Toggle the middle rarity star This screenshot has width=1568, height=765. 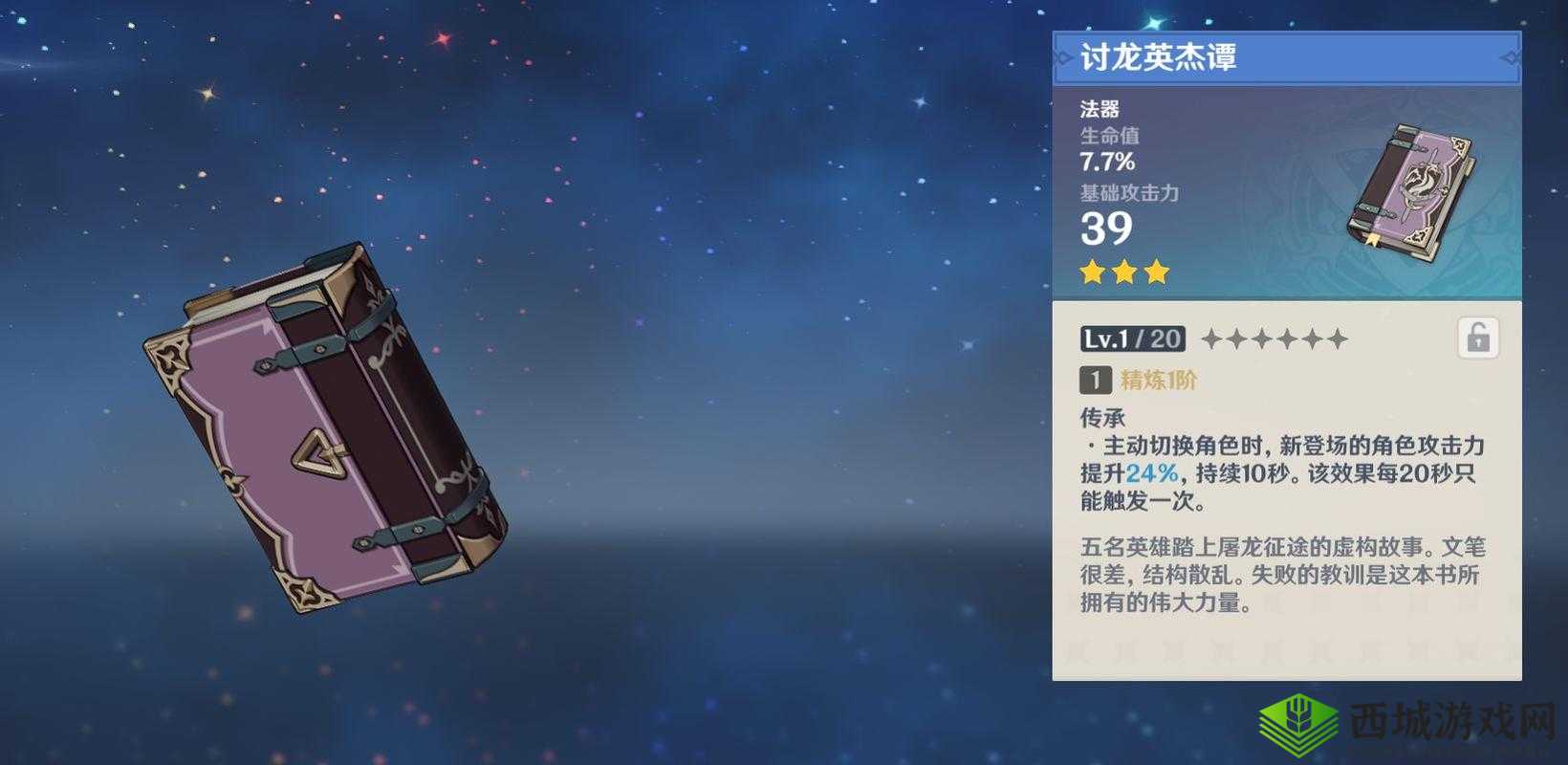coord(1123,273)
